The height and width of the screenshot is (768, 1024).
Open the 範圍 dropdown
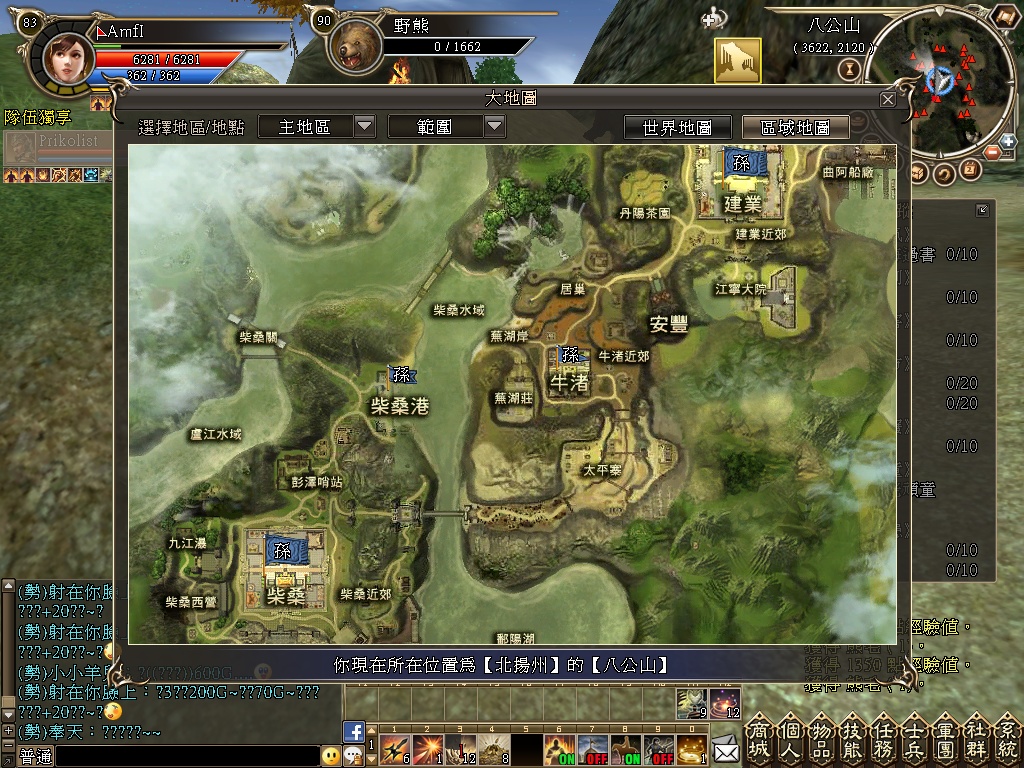(494, 126)
